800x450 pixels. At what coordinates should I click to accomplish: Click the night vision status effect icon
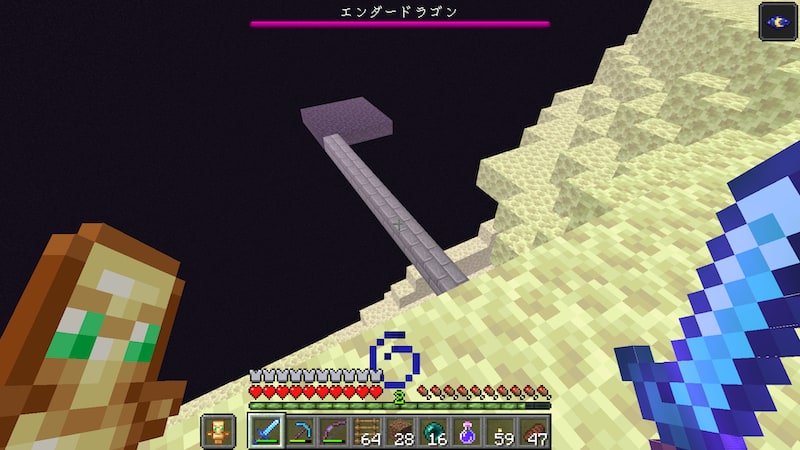pos(776,22)
